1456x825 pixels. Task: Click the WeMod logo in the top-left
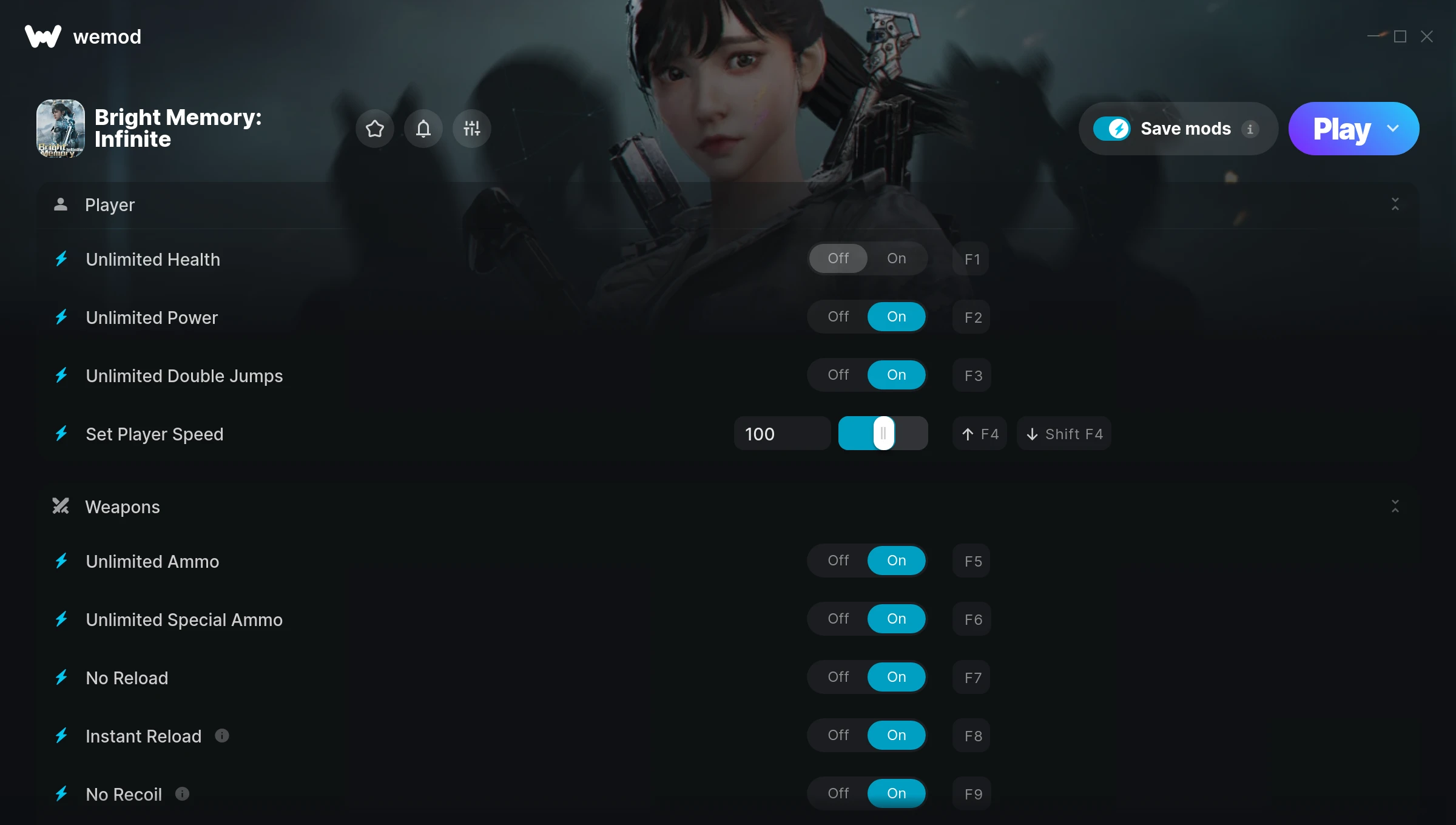[x=41, y=36]
